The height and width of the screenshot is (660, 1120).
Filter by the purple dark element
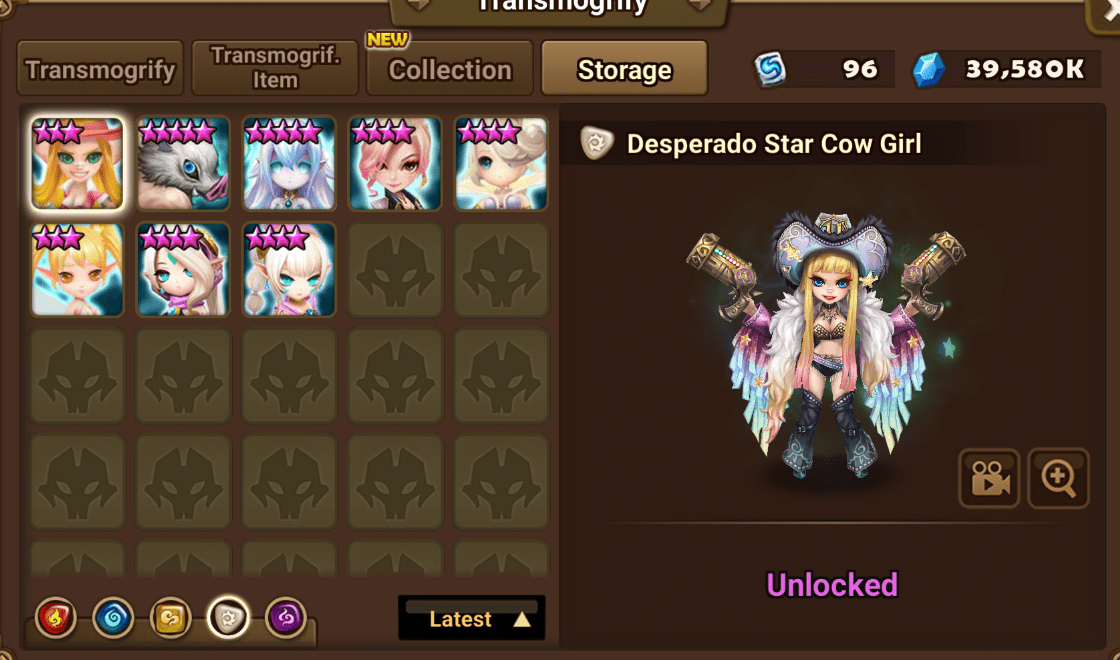point(286,619)
